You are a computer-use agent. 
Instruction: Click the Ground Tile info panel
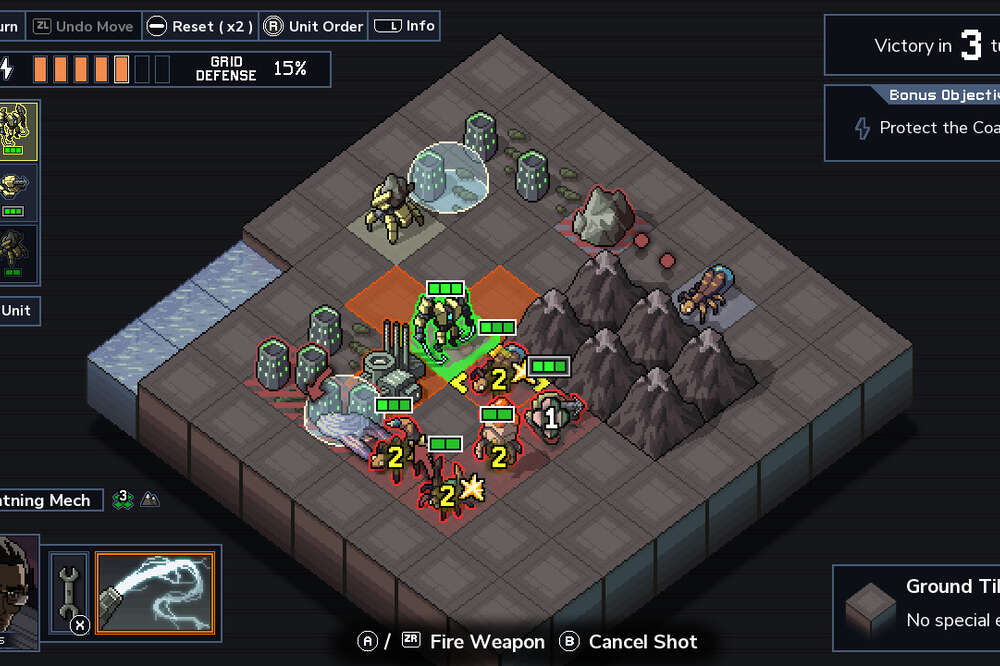pyautogui.click(x=916, y=603)
